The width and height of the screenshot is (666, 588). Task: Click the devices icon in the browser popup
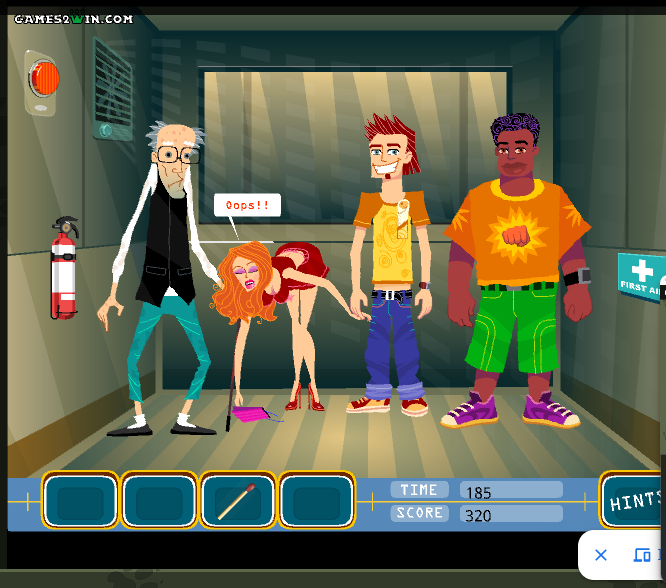tap(643, 555)
